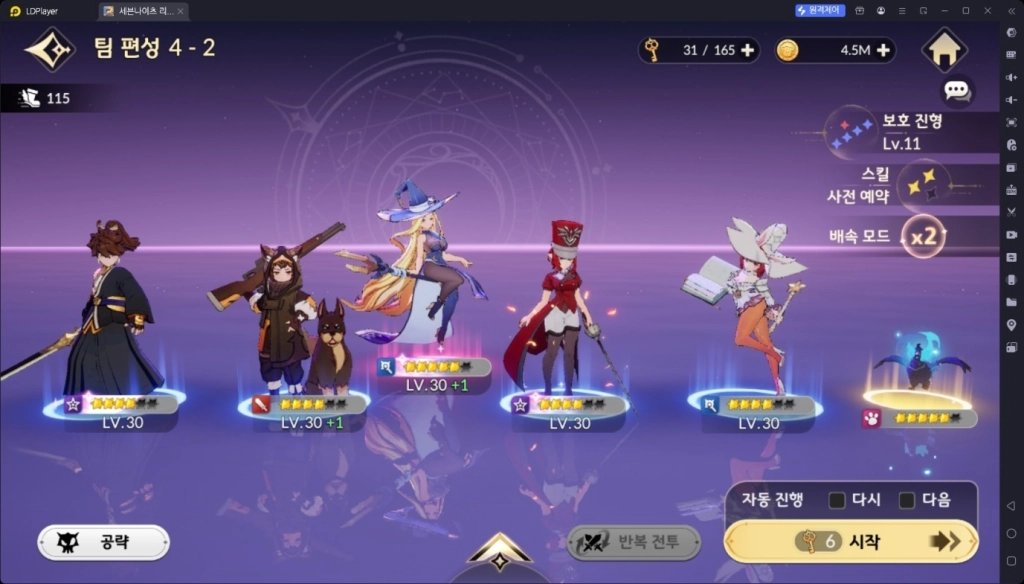Toggle the 배속 모드 x2 speed
Viewport: 1024px width, 584px height.
(922, 238)
